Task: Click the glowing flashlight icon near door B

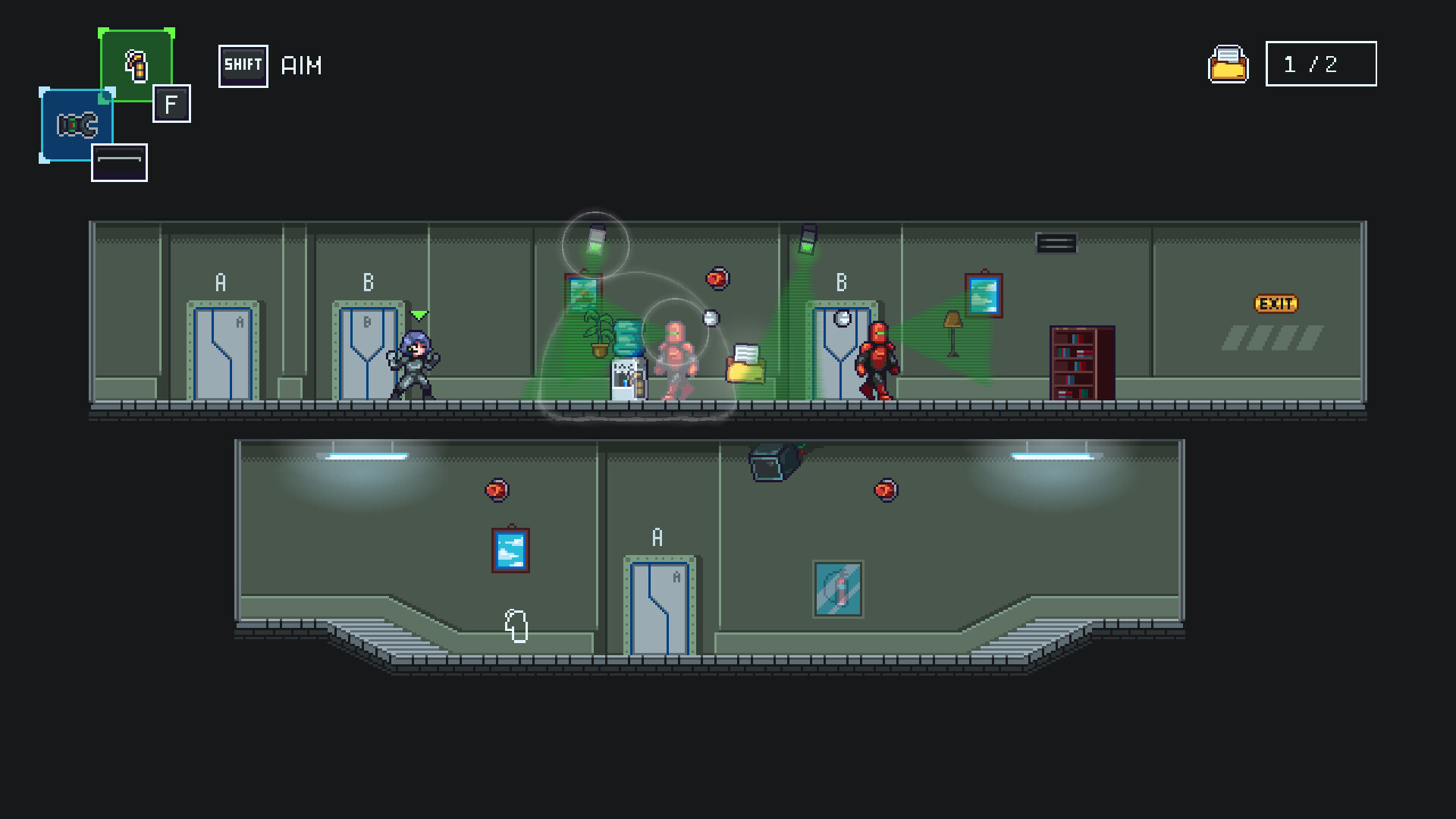Action: pos(808,239)
